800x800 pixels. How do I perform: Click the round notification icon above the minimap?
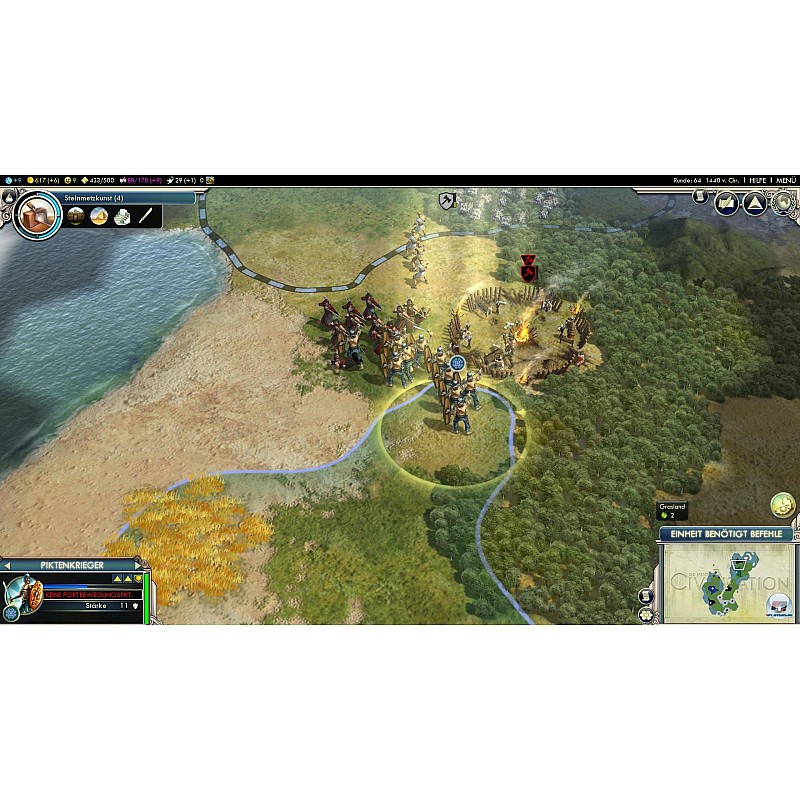(x=781, y=505)
